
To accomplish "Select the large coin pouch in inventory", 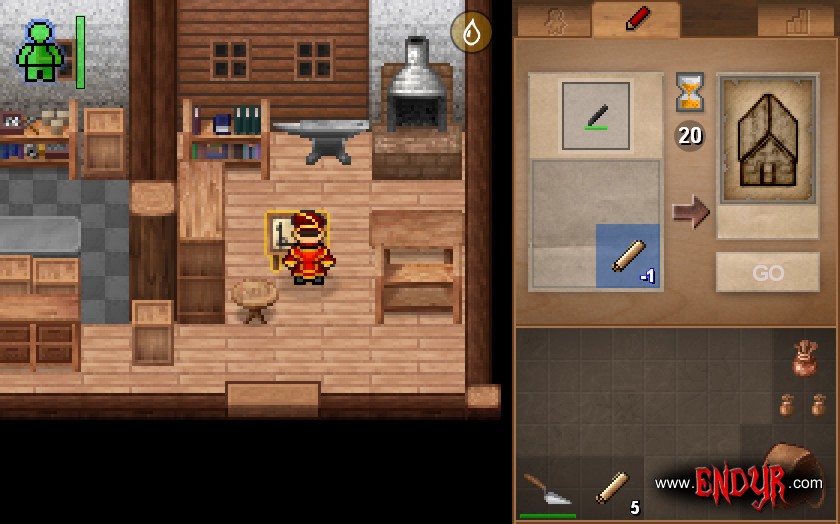I will 803,360.
